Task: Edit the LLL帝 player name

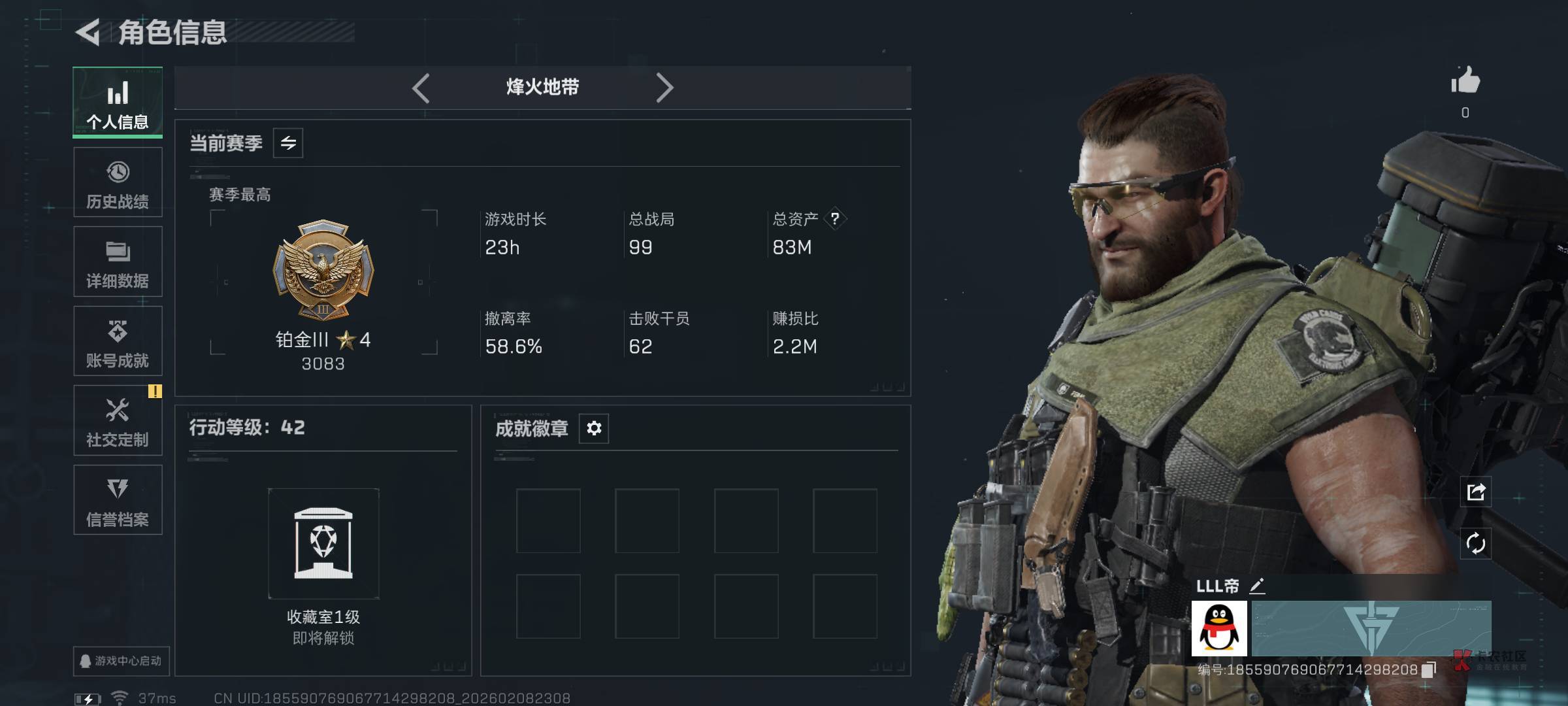Action: point(1257,586)
